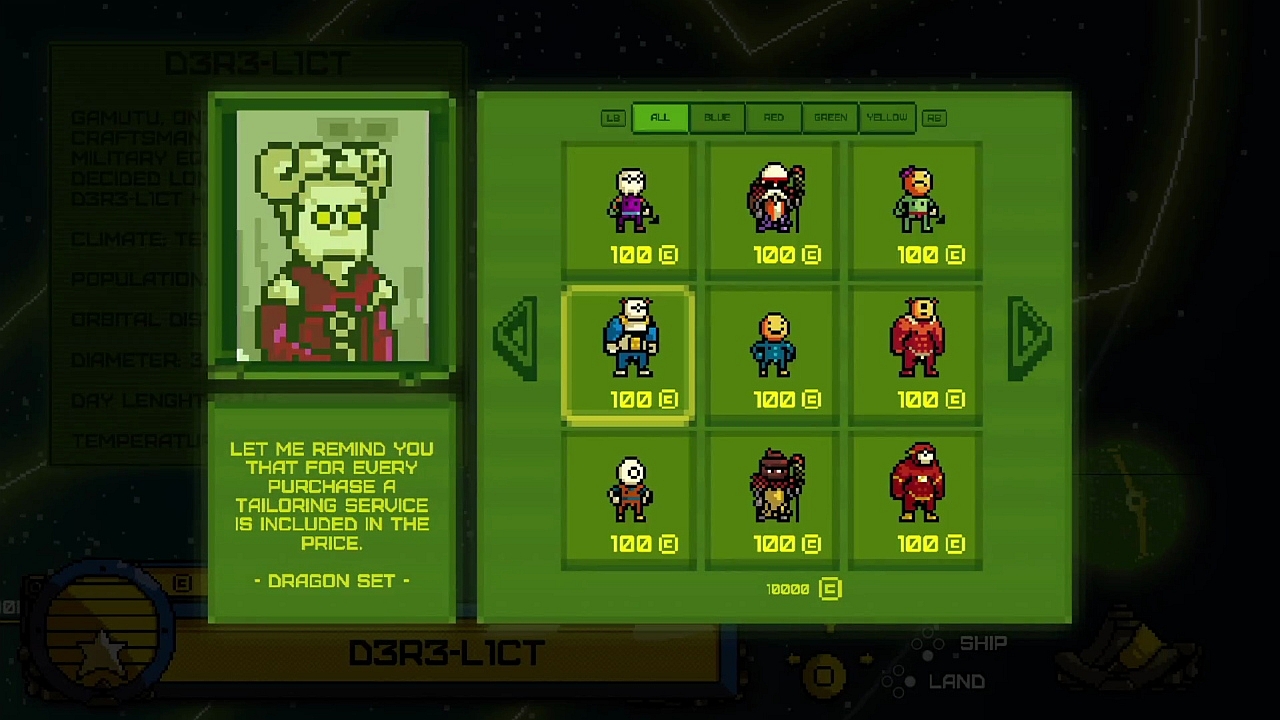The width and height of the screenshot is (1280, 720).
Task: Click the Dragon Set character portrait
Action: (x=331, y=237)
